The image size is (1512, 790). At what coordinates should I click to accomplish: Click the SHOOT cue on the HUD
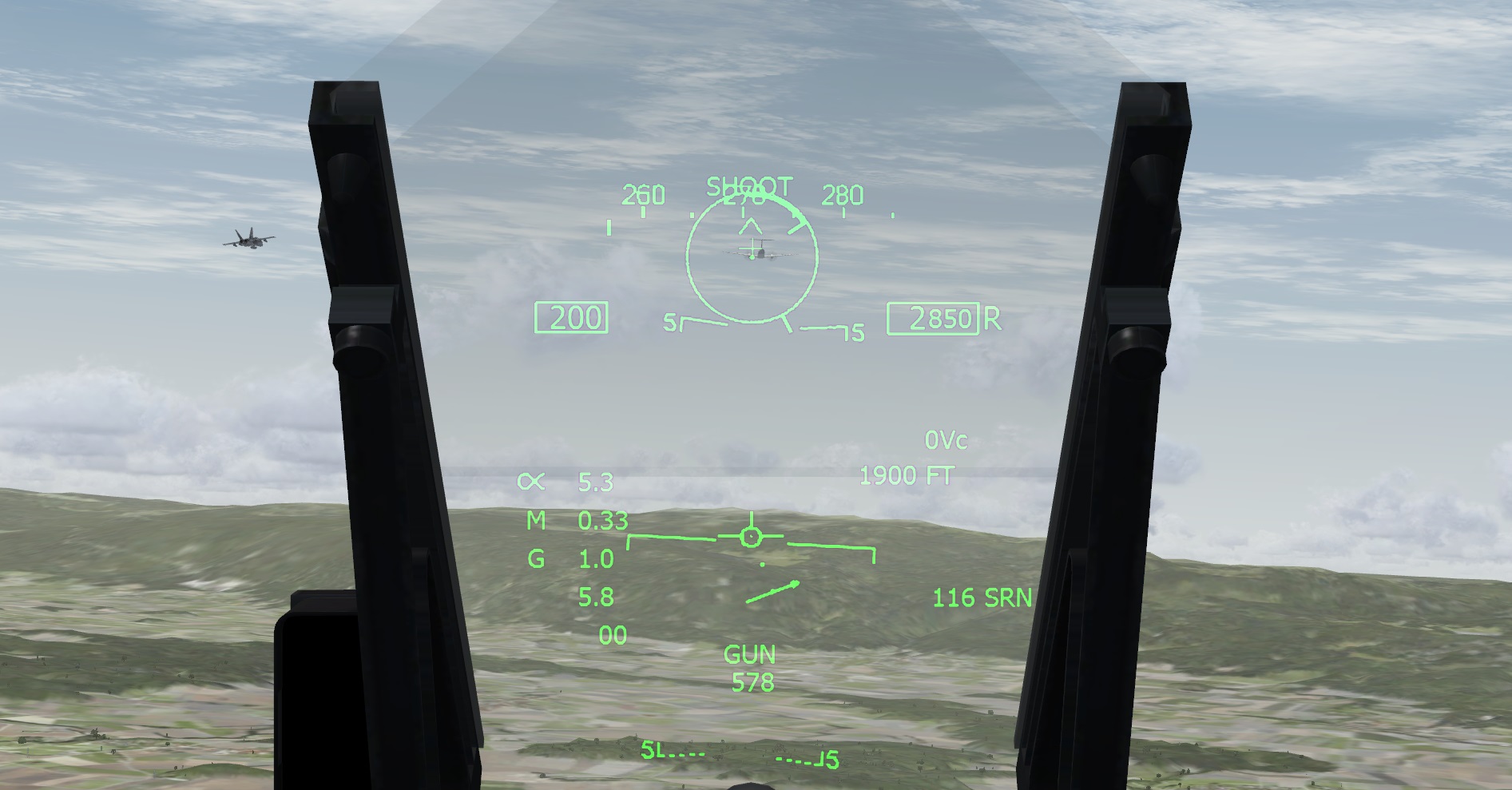pyautogui.click(x=748, y=187)
